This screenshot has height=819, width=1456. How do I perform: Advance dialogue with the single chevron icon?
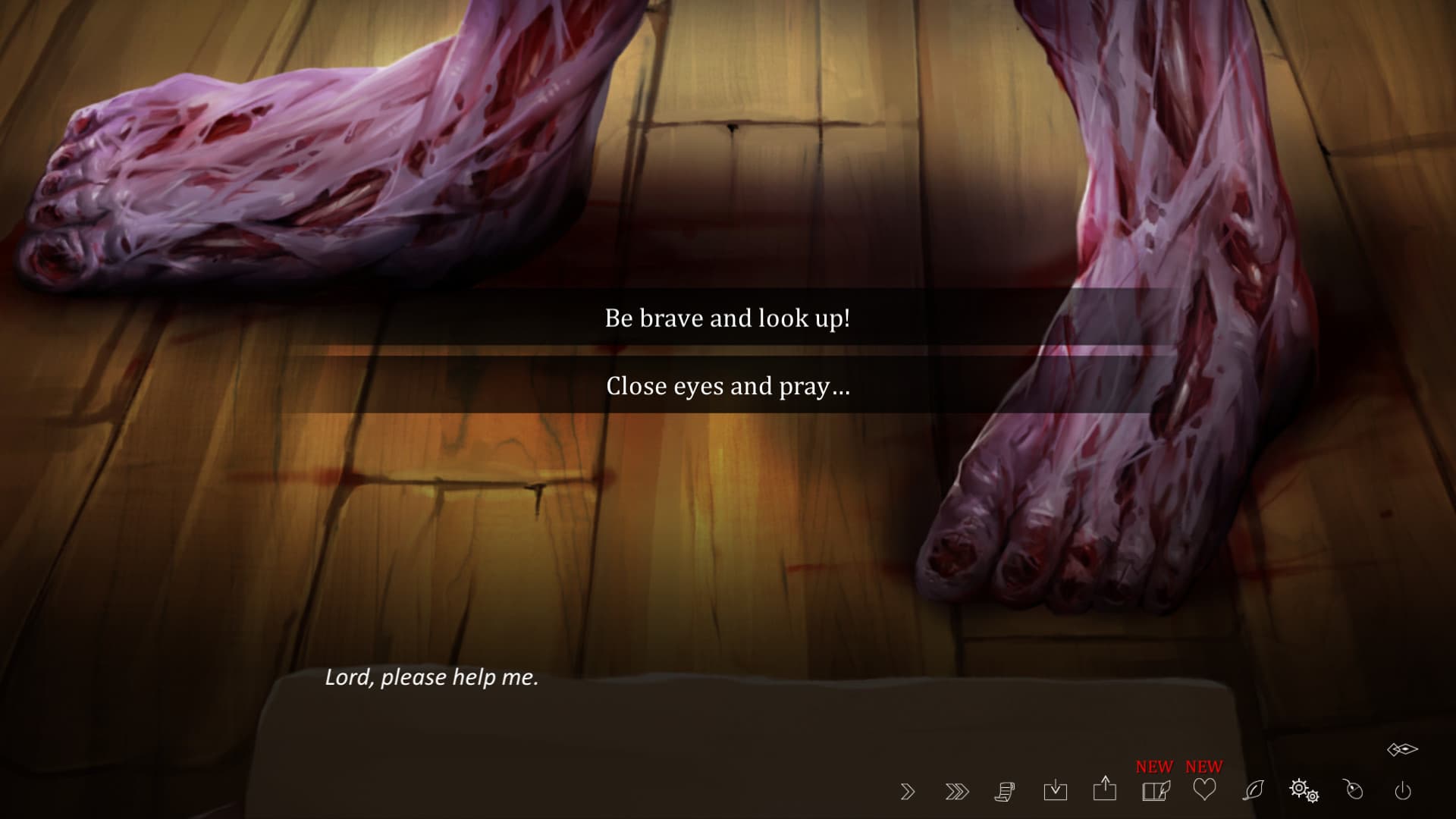[x=907, y=792]
